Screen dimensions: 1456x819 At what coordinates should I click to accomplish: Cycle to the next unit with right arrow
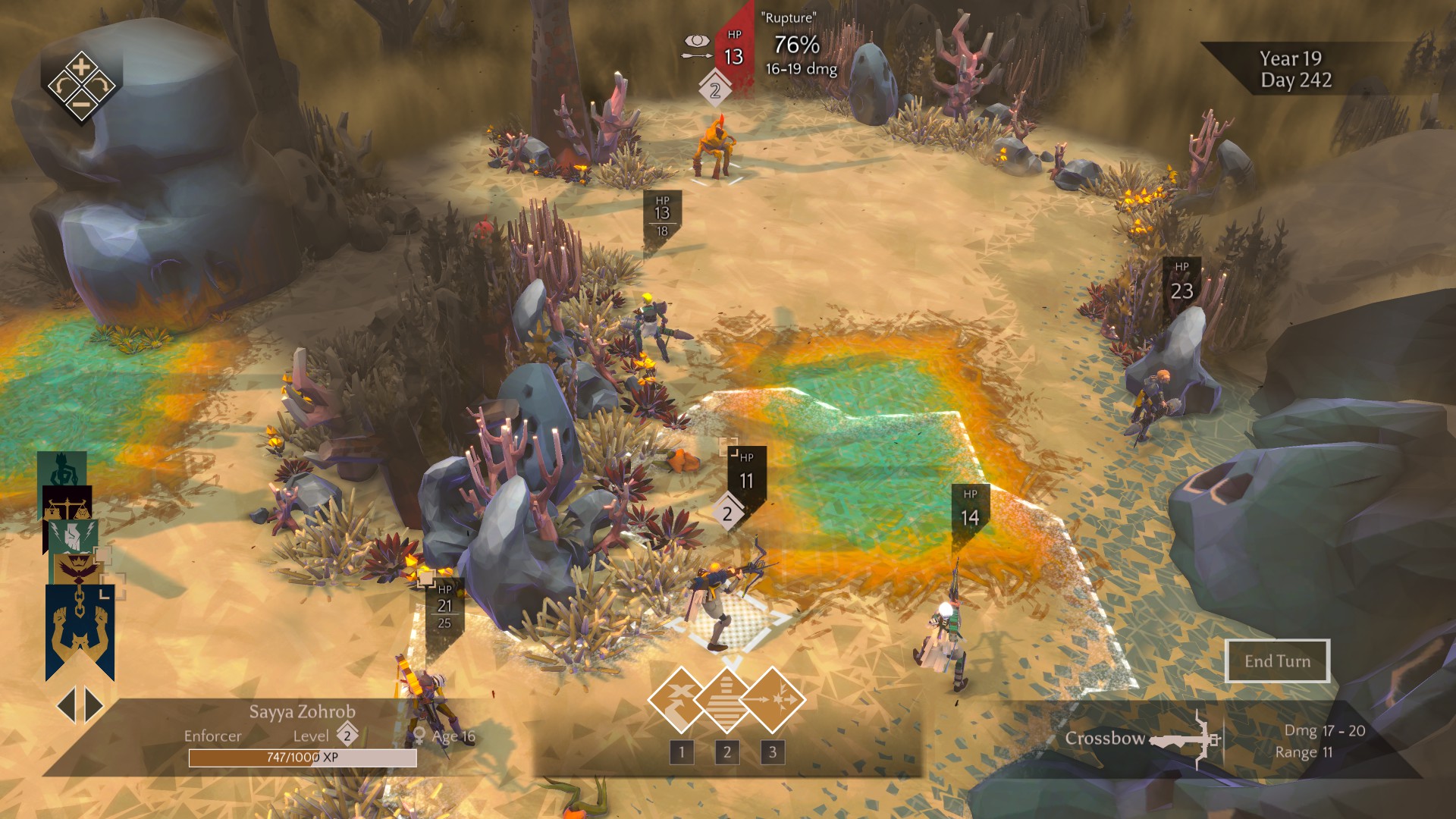(x=94, y=705)
